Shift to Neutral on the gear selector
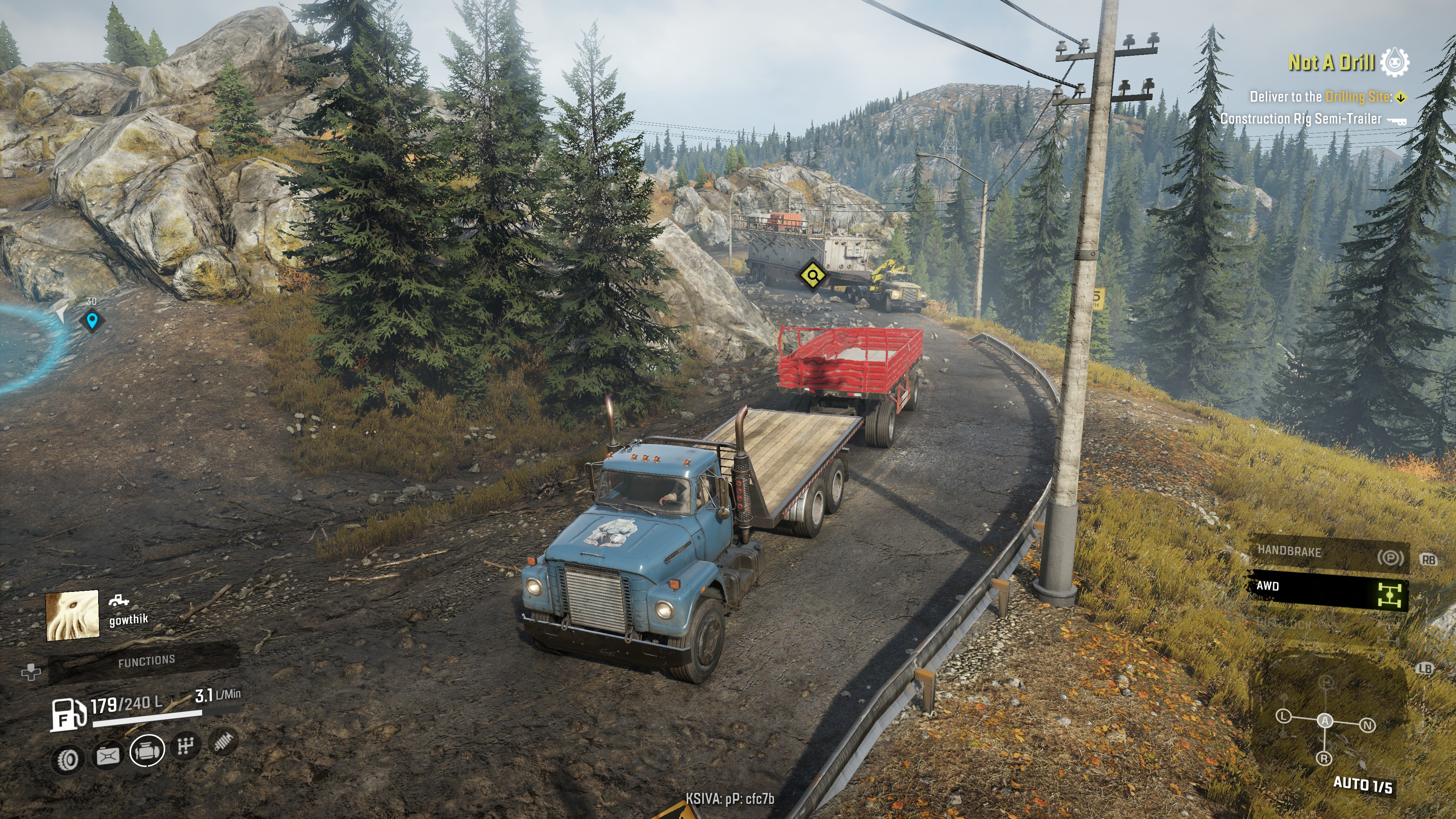Viewport: 1456px width, 819px height. coord(1367,725)
